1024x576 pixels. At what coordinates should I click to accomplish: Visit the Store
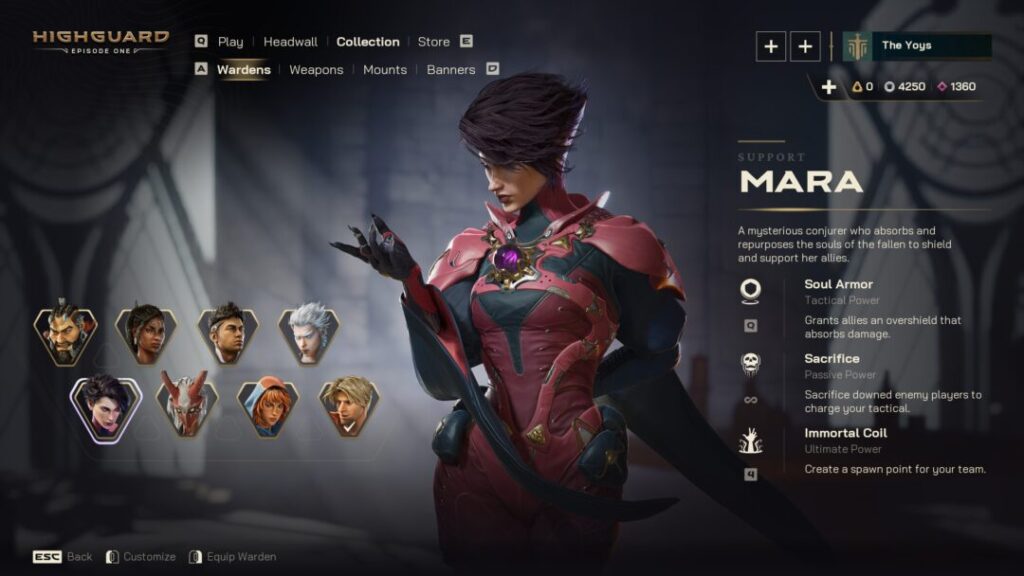[x=434, y=42]
